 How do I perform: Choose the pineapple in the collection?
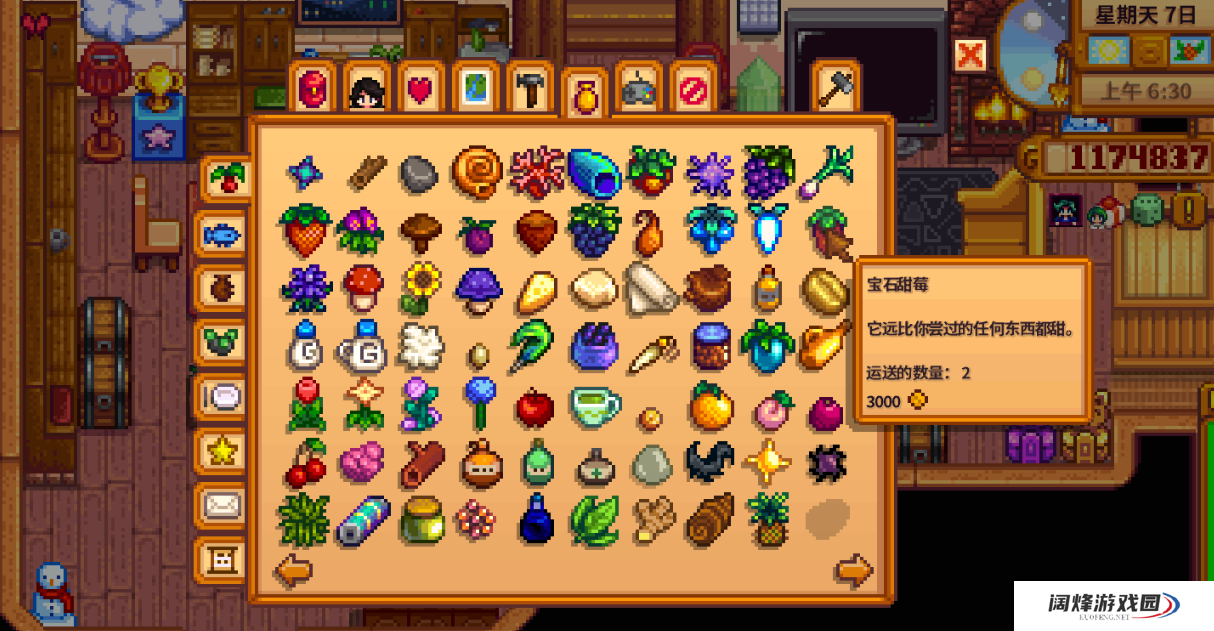(769, 518)
